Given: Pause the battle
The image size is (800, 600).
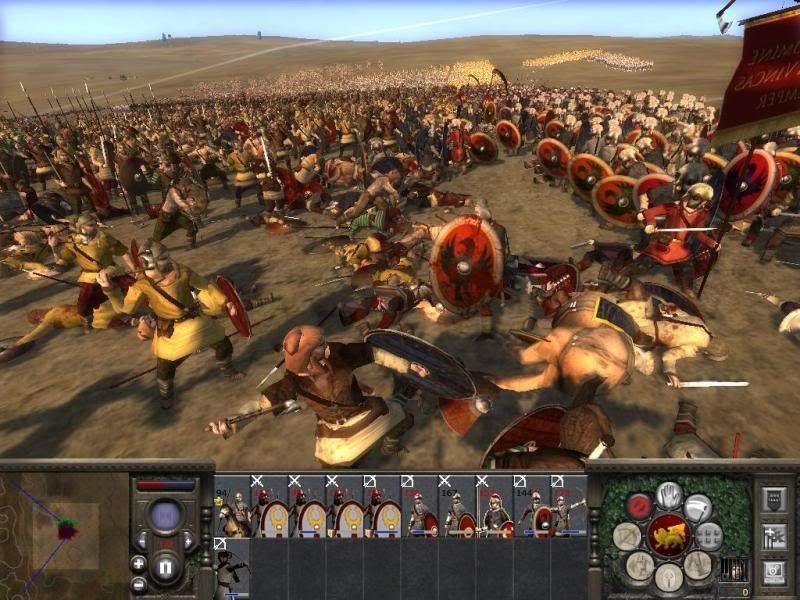Looking at the screenshot, I should pos(167,569).
